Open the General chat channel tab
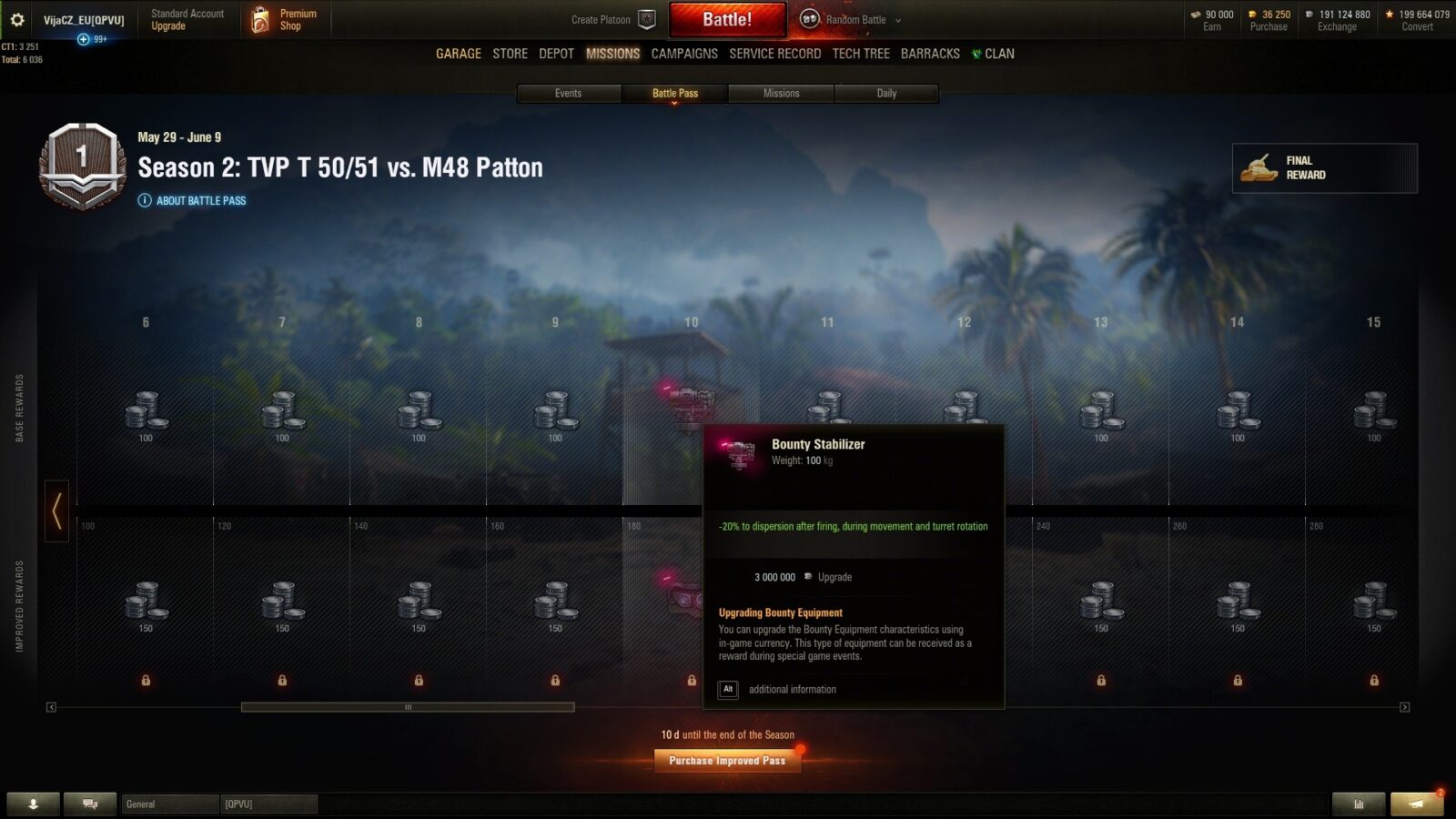This screenshot has height=819, width=1456. [x=169, y=804]
